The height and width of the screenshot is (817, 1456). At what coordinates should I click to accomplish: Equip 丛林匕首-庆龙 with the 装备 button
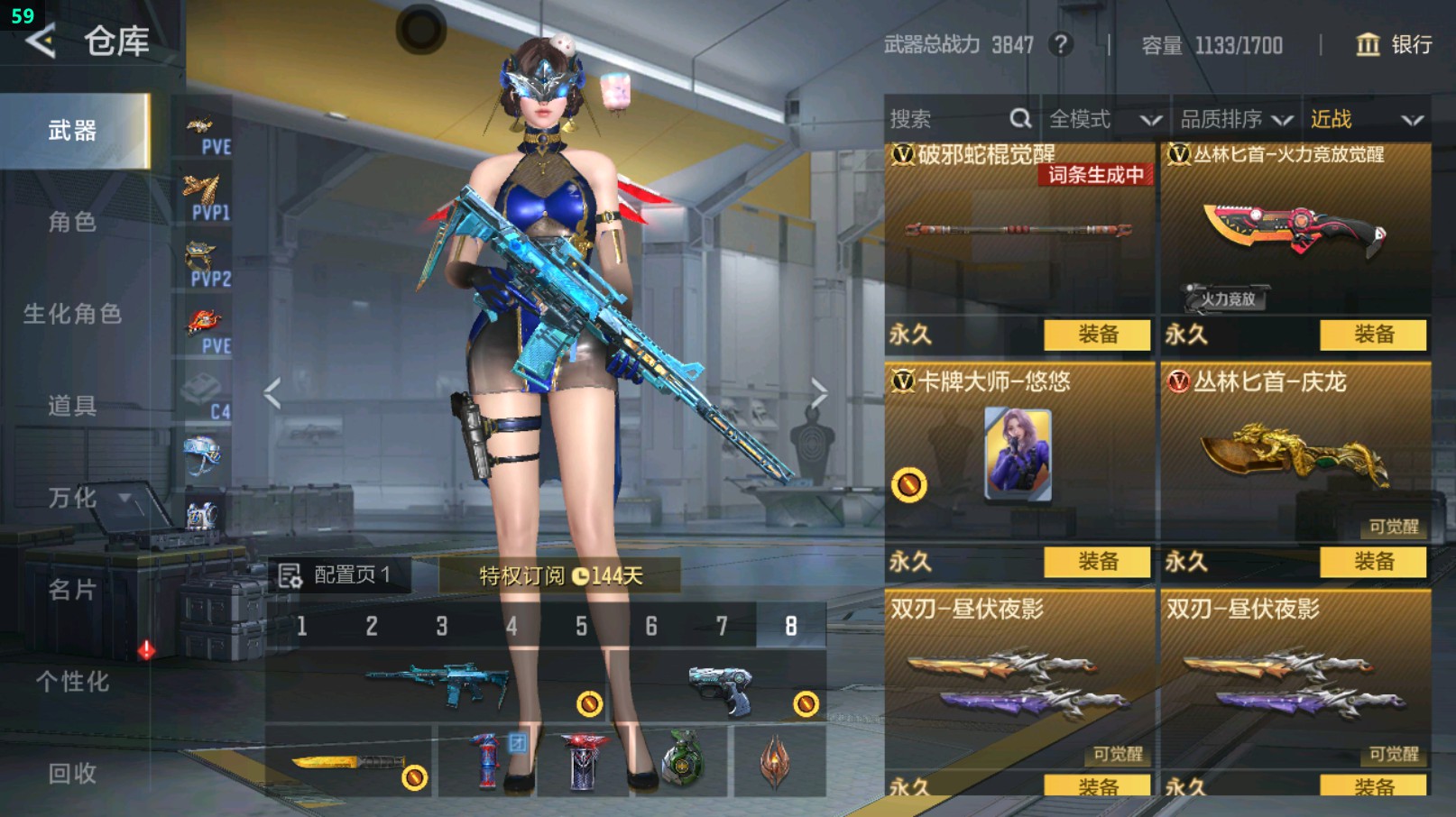point(1374,562)
